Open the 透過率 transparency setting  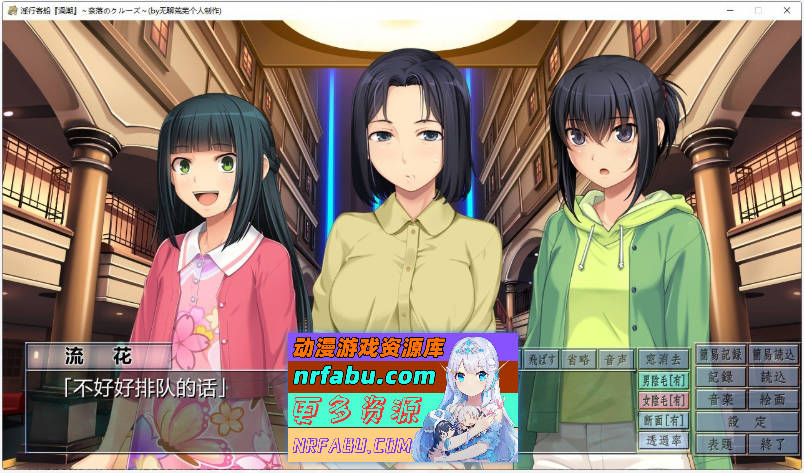(x=663, y=440)
